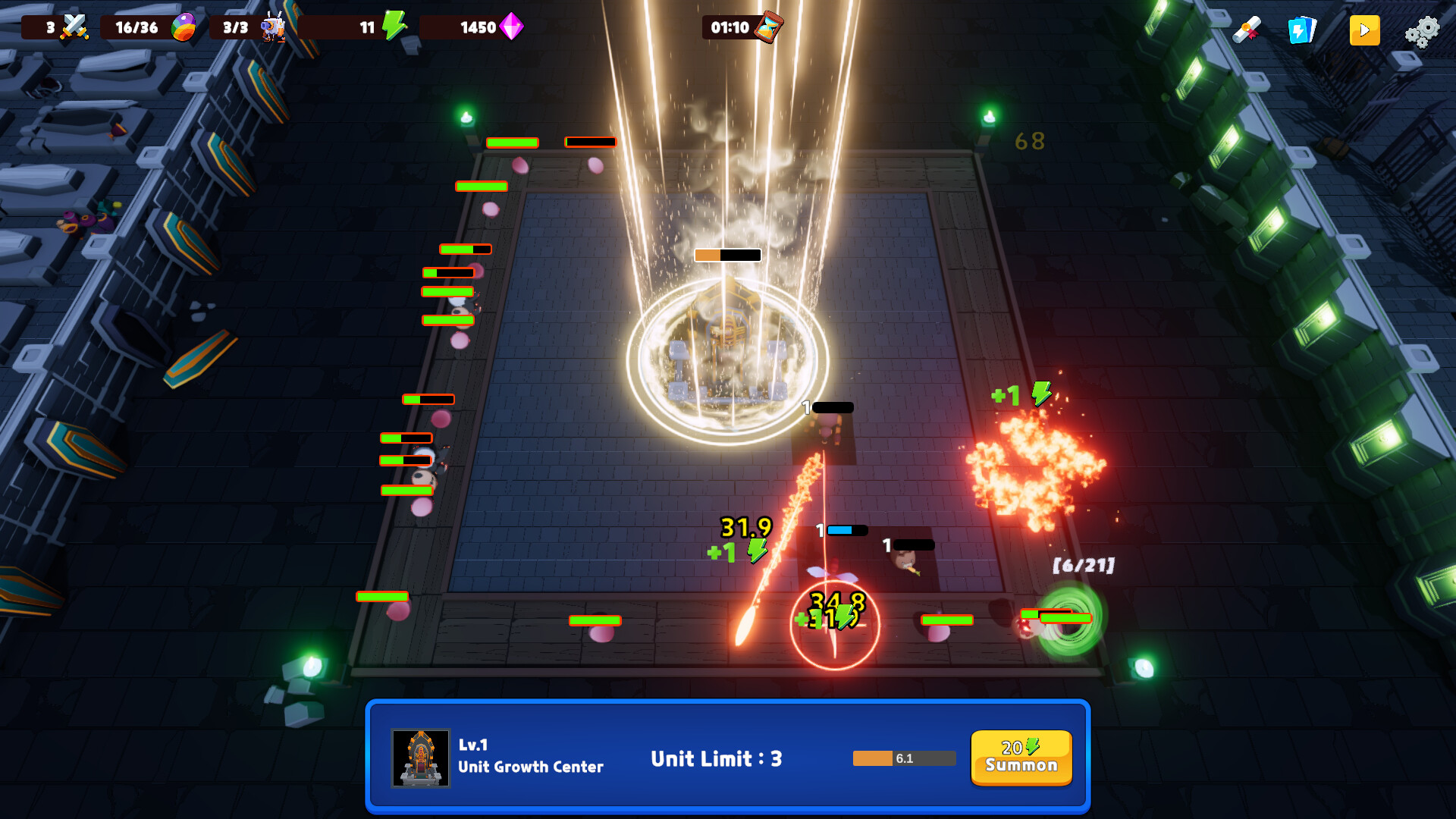Click the orange 6.1 progress bar
This screenshot has width=1456, height=819.
pos(904,758)
